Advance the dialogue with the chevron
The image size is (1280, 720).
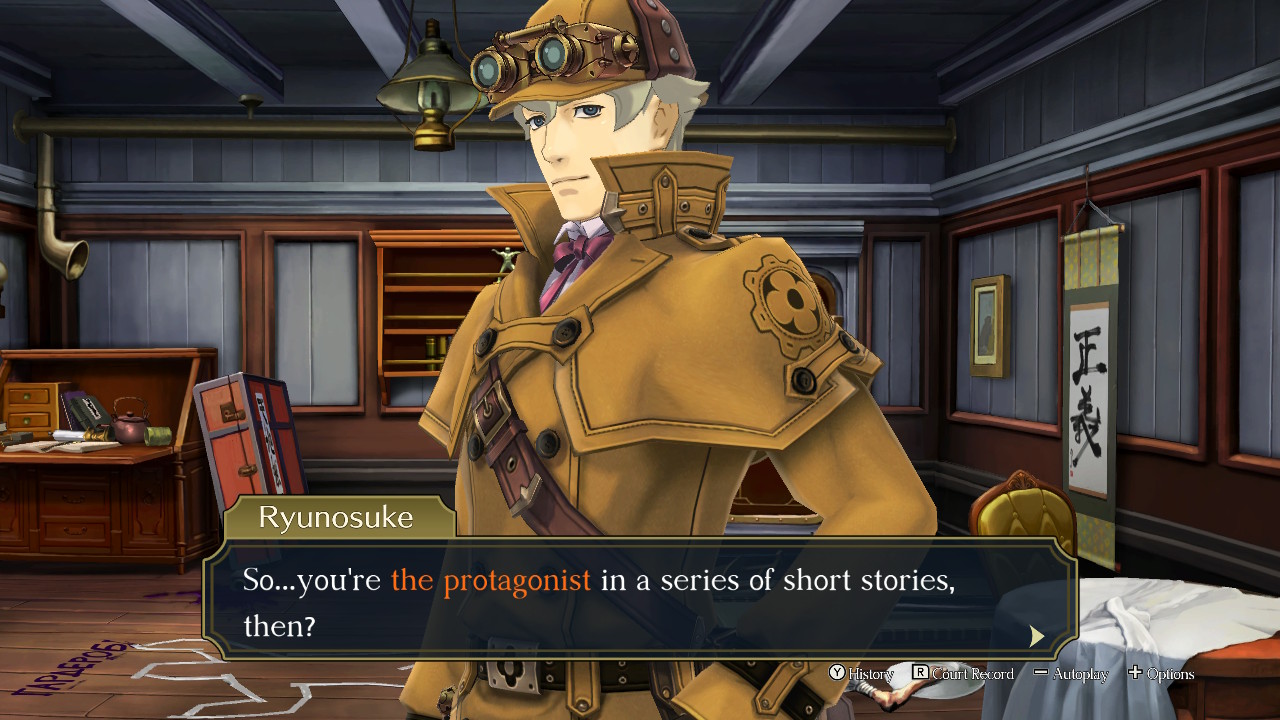click(x=1037, y=636)
